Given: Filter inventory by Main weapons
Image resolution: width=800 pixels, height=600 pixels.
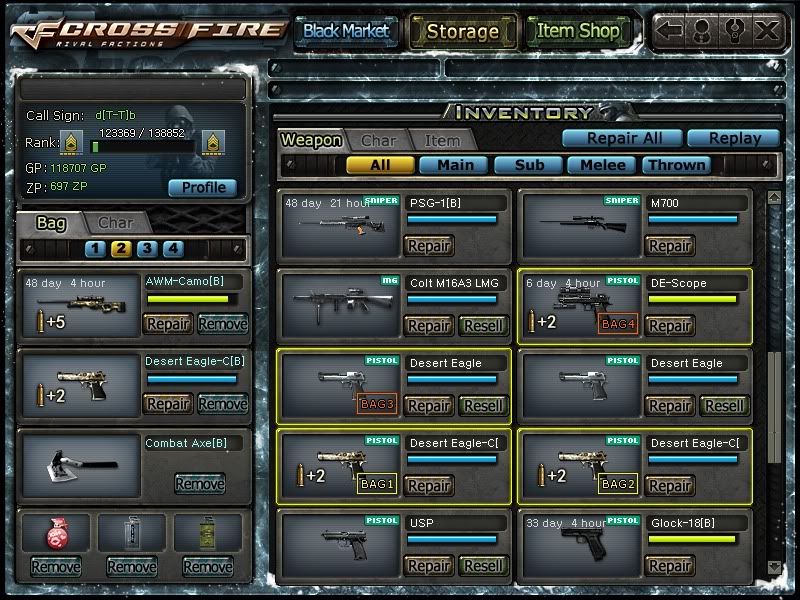Looking at the screenshot, I should point(455,165).
